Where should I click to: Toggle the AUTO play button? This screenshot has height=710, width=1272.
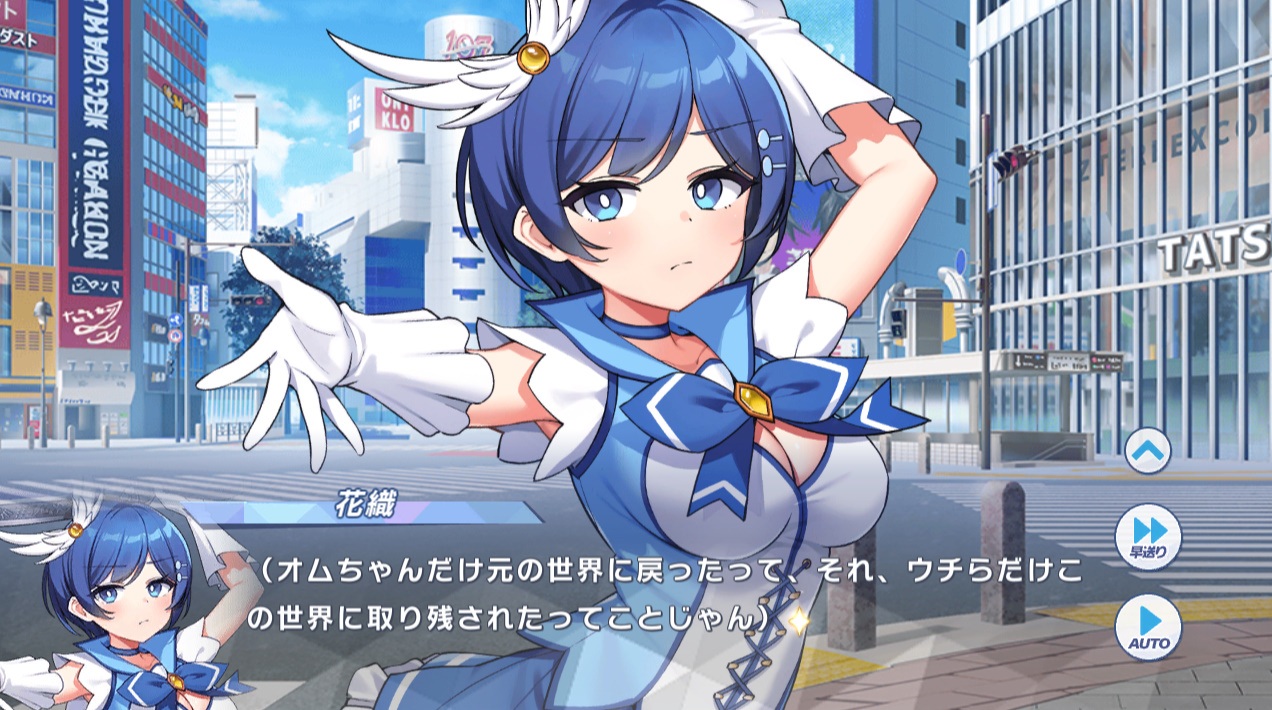[1148, 627]
